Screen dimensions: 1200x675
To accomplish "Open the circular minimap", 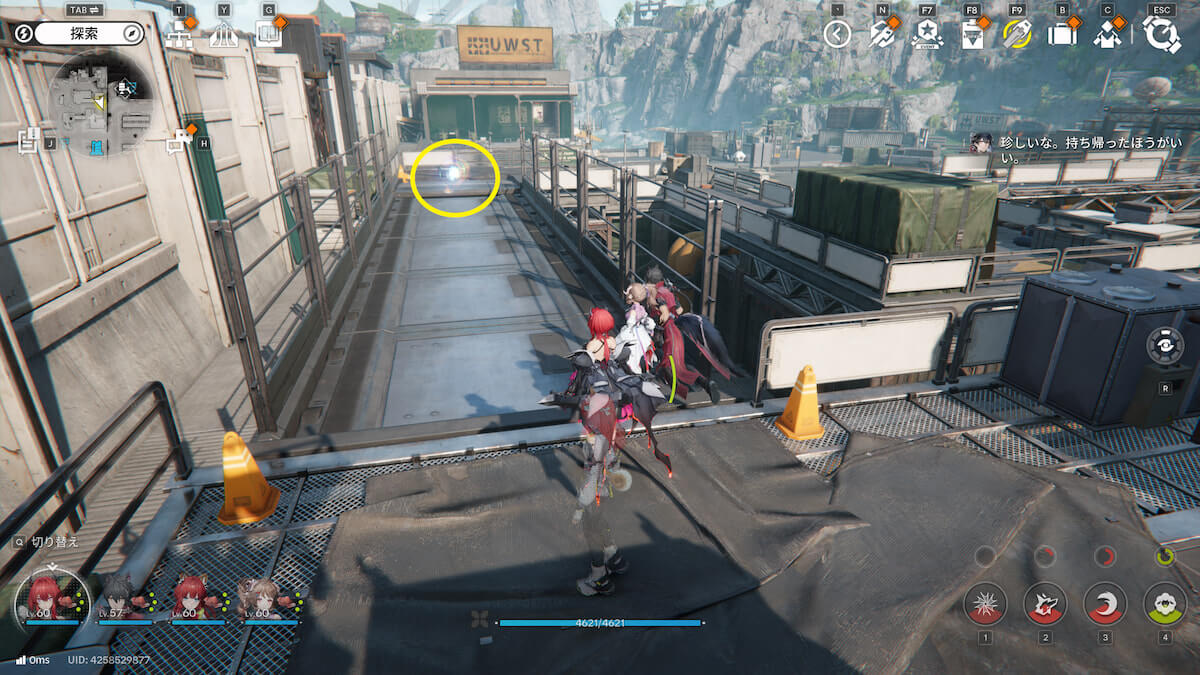I will (x=100, y=103).
